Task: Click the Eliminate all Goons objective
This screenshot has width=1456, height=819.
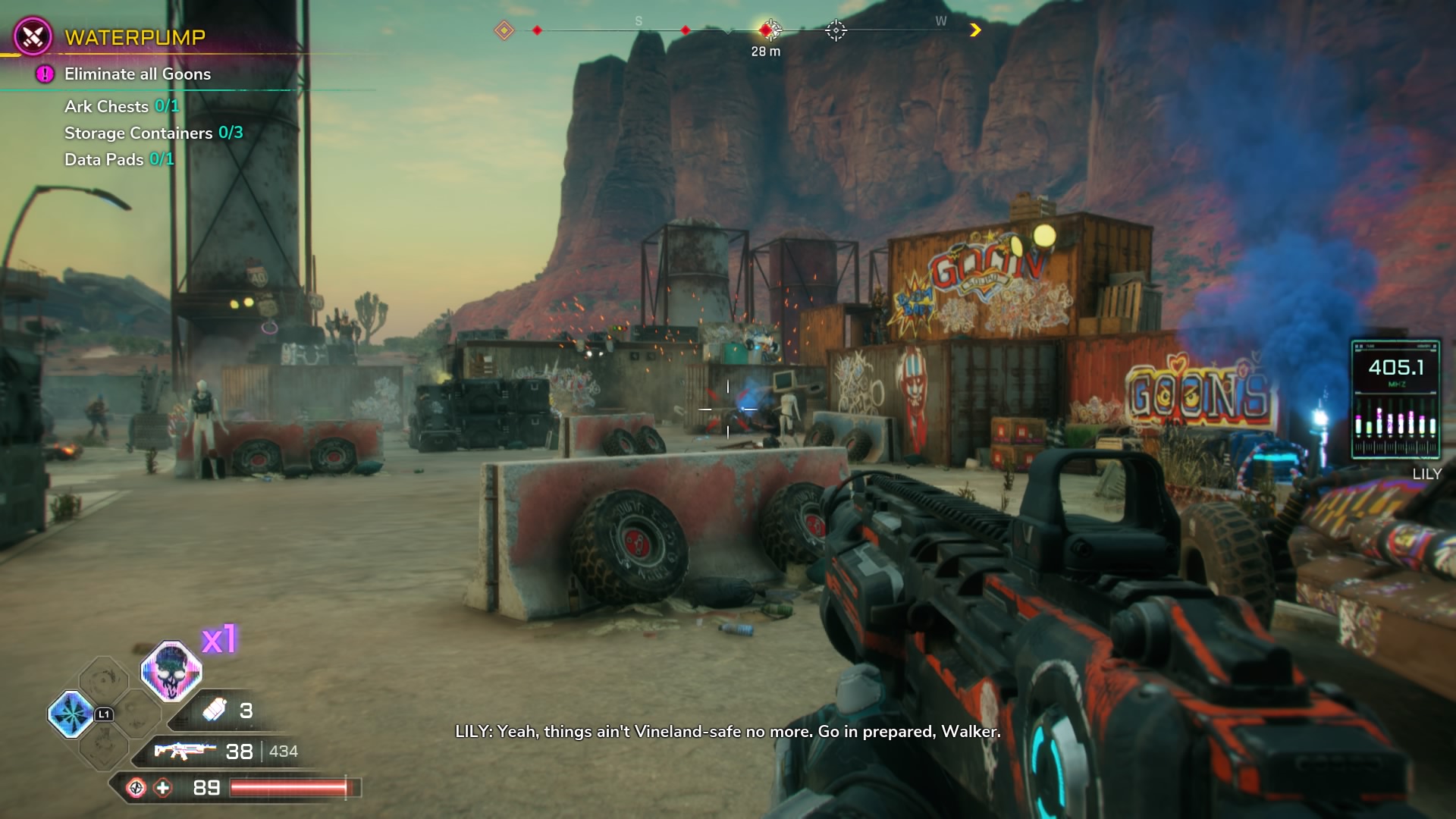Action: [137, 74]
